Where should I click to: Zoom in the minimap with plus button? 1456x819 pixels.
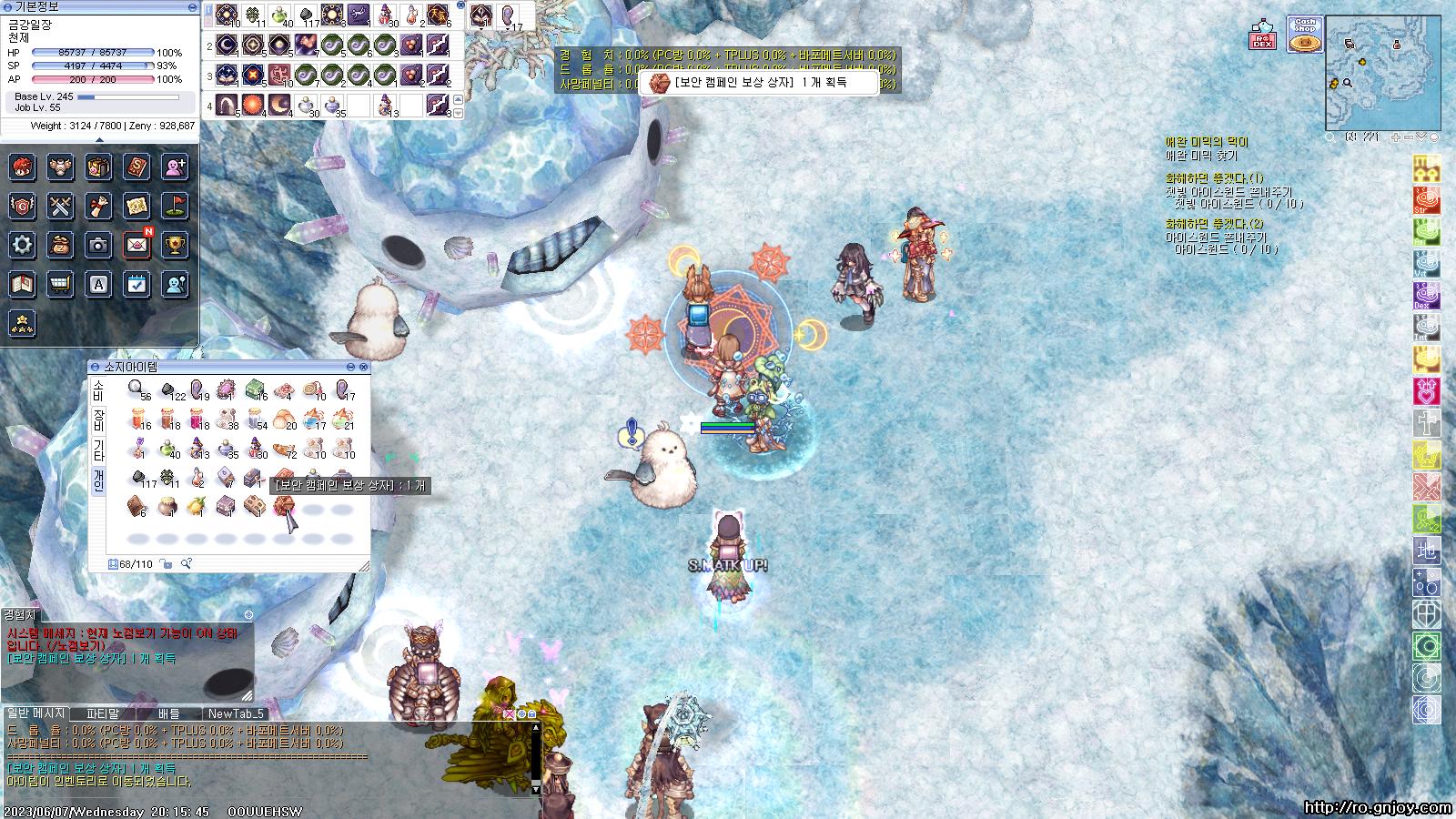tap(1397, 137)
